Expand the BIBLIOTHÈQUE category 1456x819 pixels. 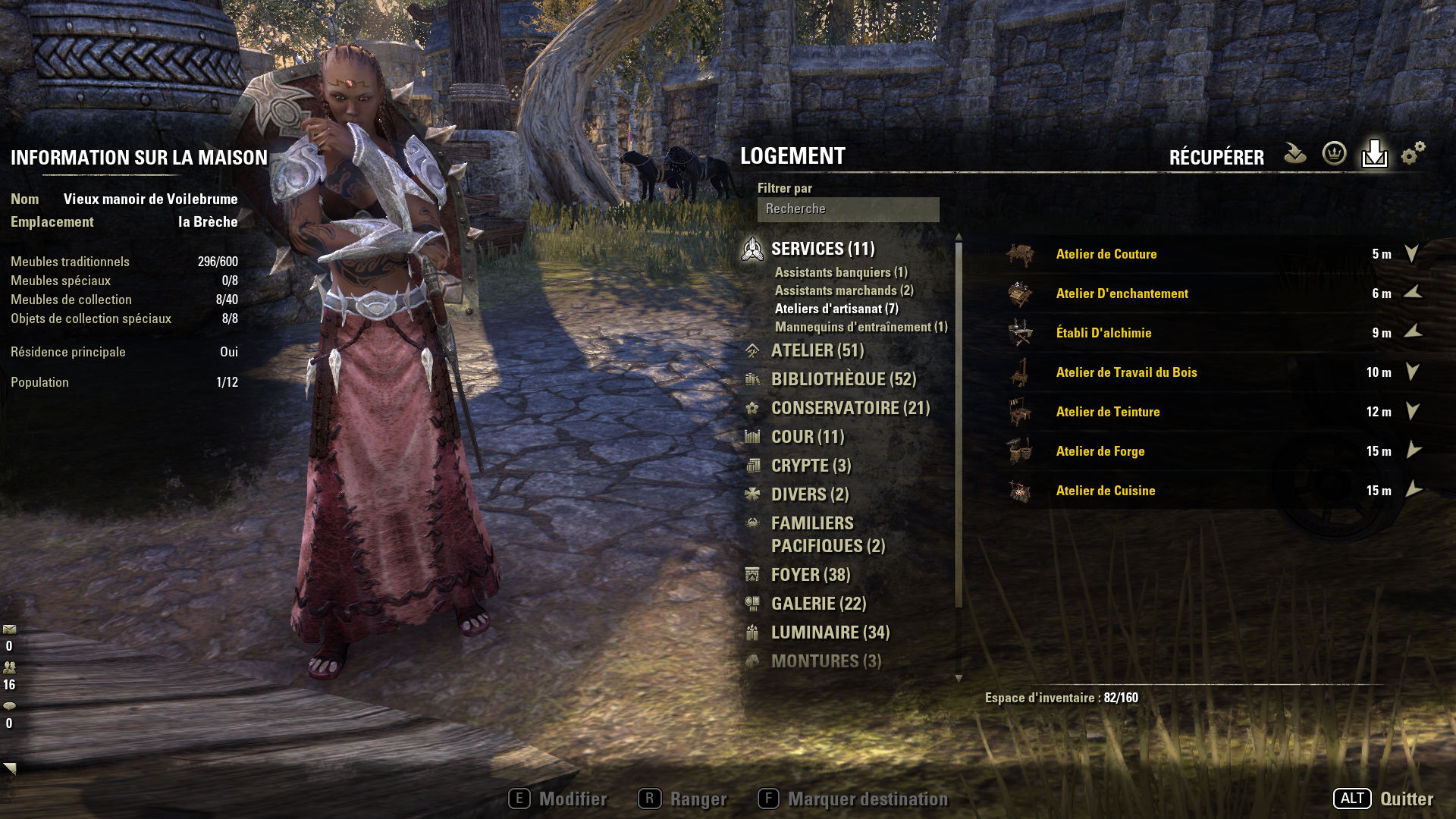[843, 380]
